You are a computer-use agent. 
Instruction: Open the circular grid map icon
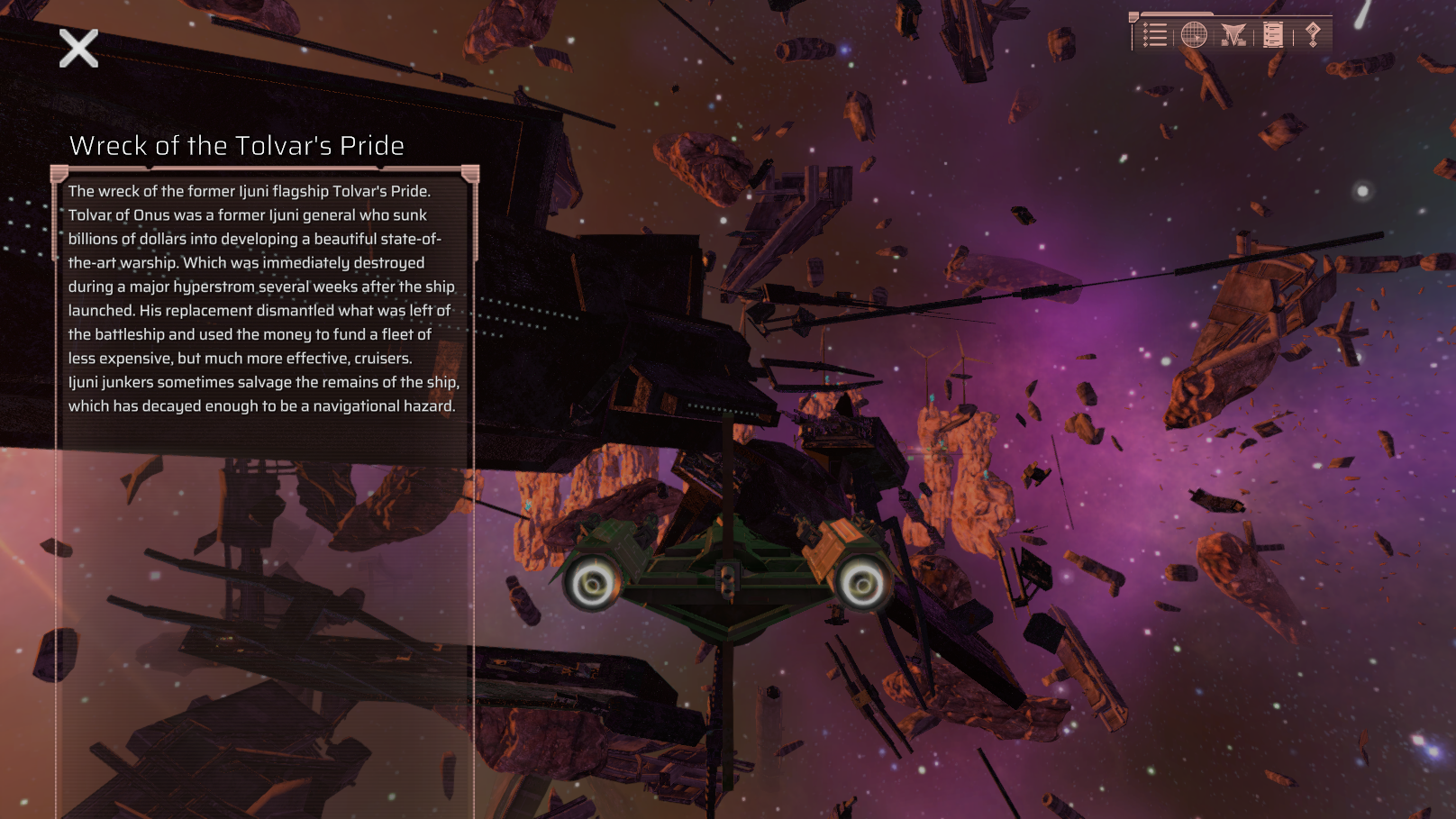tap(1194, 35)
